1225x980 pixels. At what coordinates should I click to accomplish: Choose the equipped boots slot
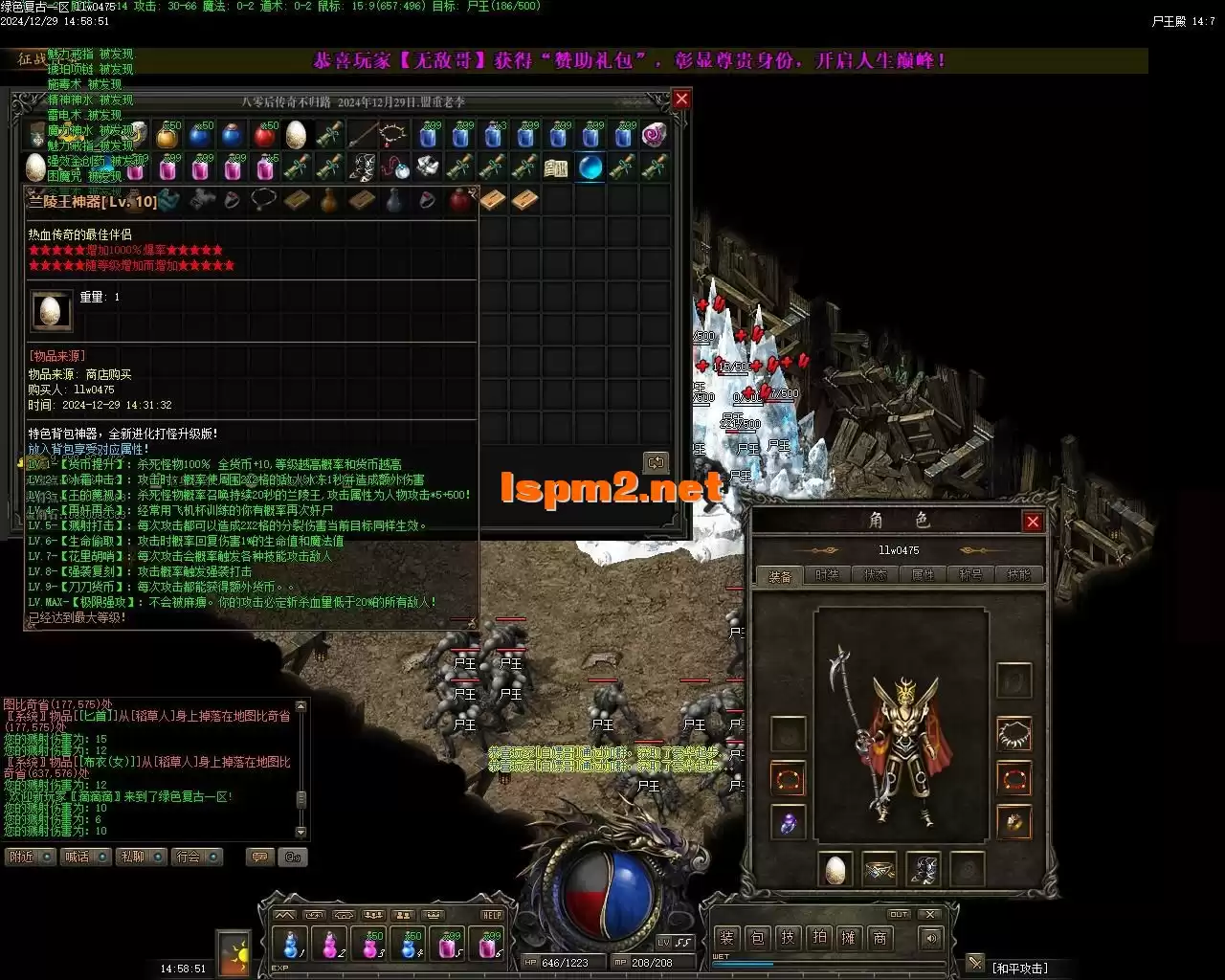[924, 869]
